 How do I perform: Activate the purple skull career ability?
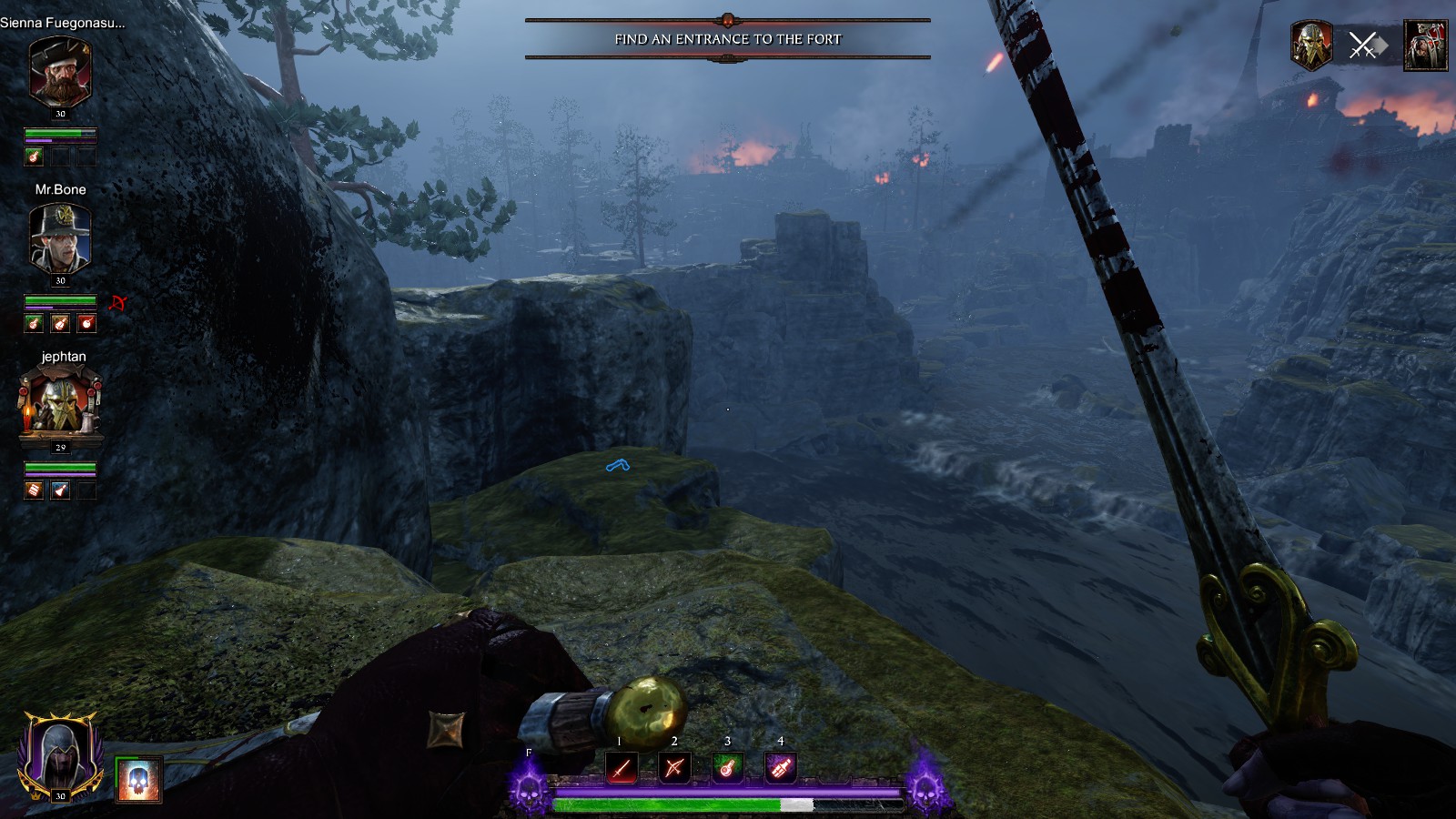529,788
